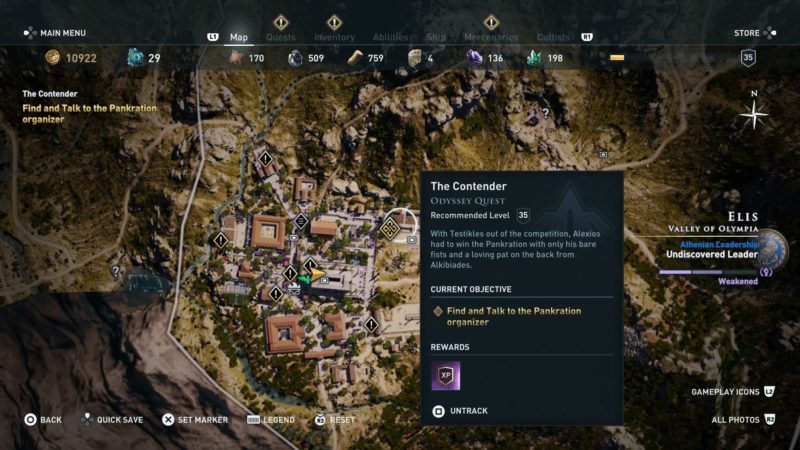Screen dimensions: 800x450
Task: Choose Quick Save
Action: click(115, 420)
